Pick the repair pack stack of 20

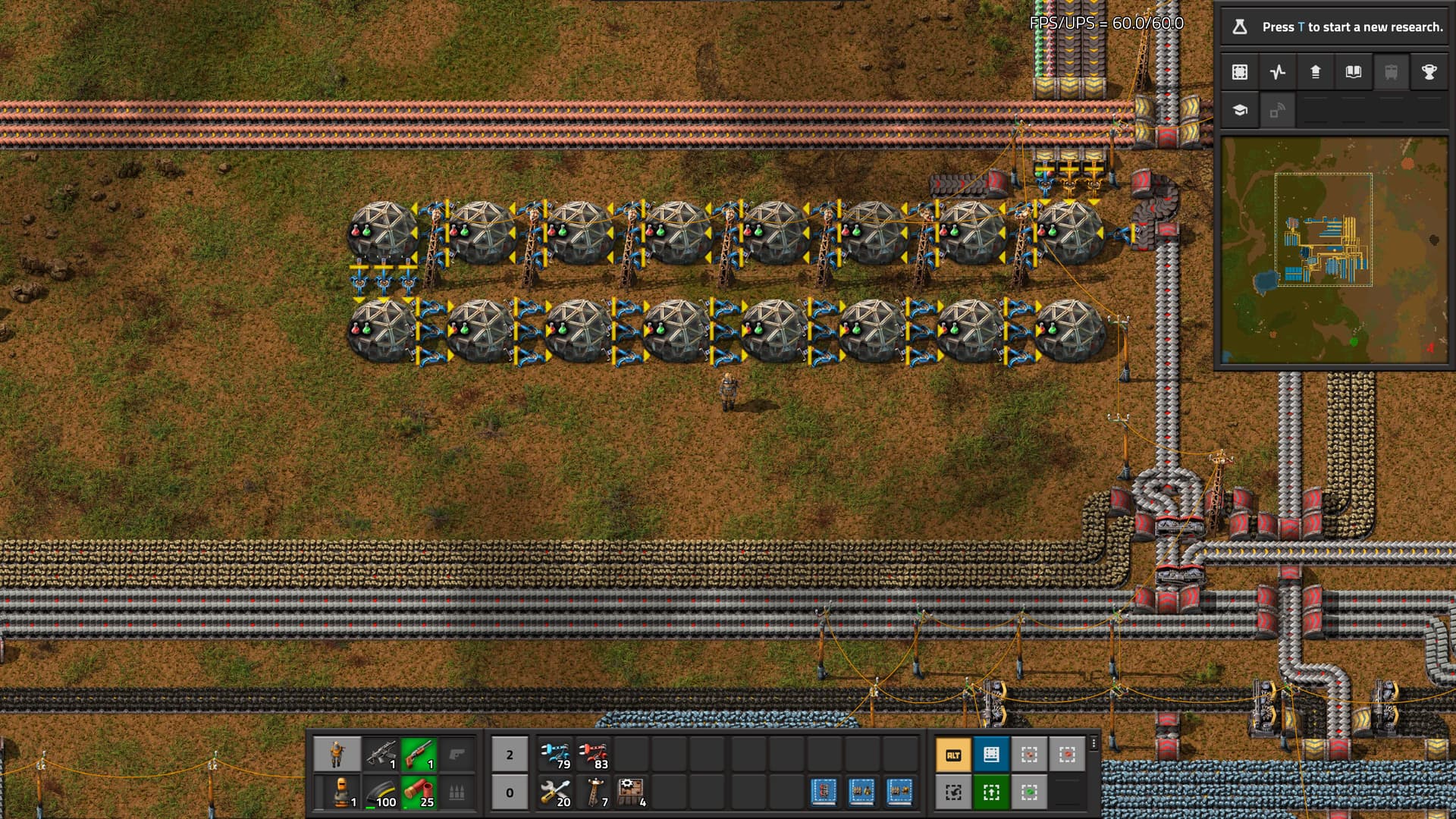(556, 792)
